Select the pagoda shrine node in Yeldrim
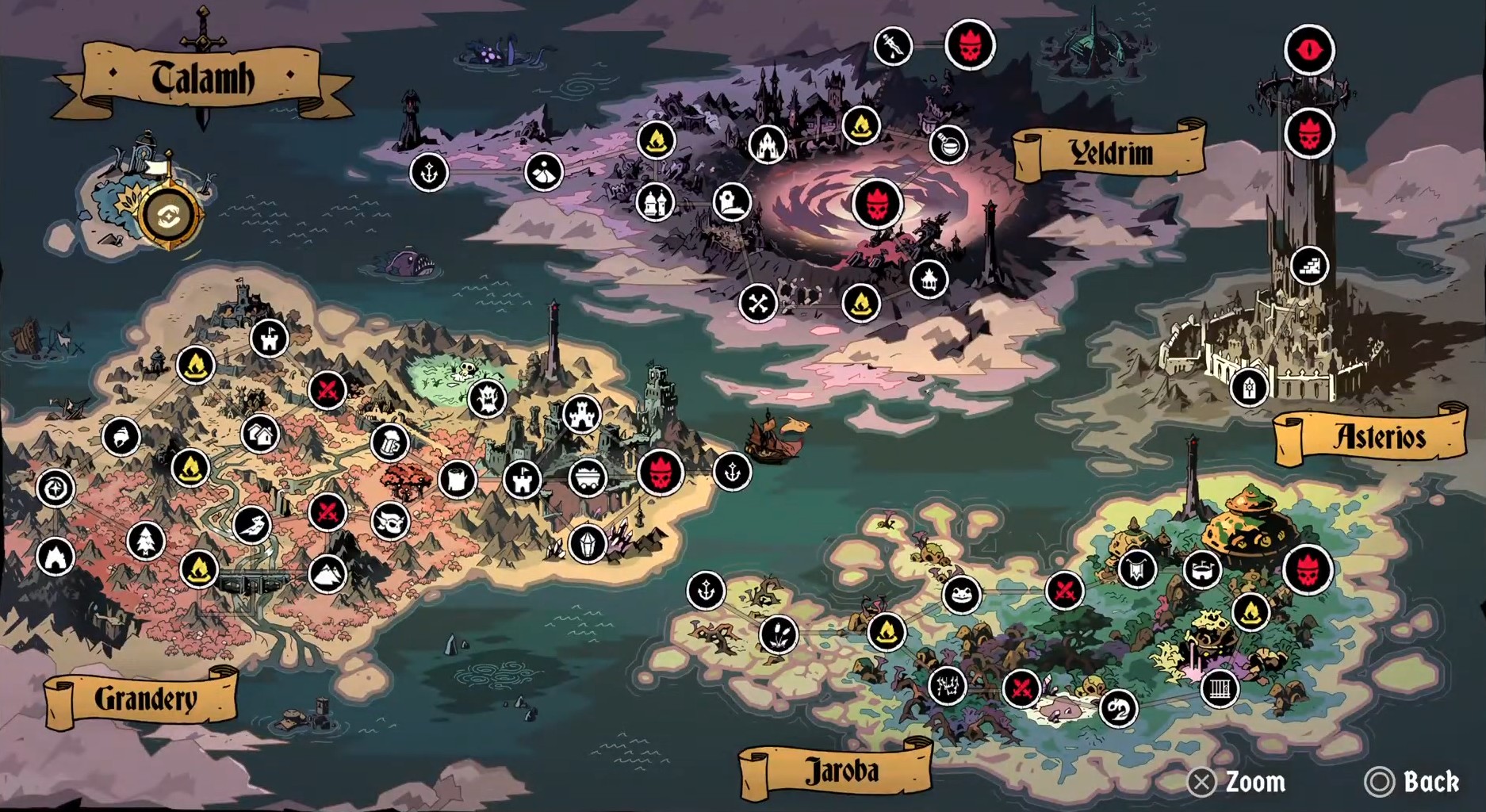1486x812 pixels. pyautogui.click(x=929, y=279)
